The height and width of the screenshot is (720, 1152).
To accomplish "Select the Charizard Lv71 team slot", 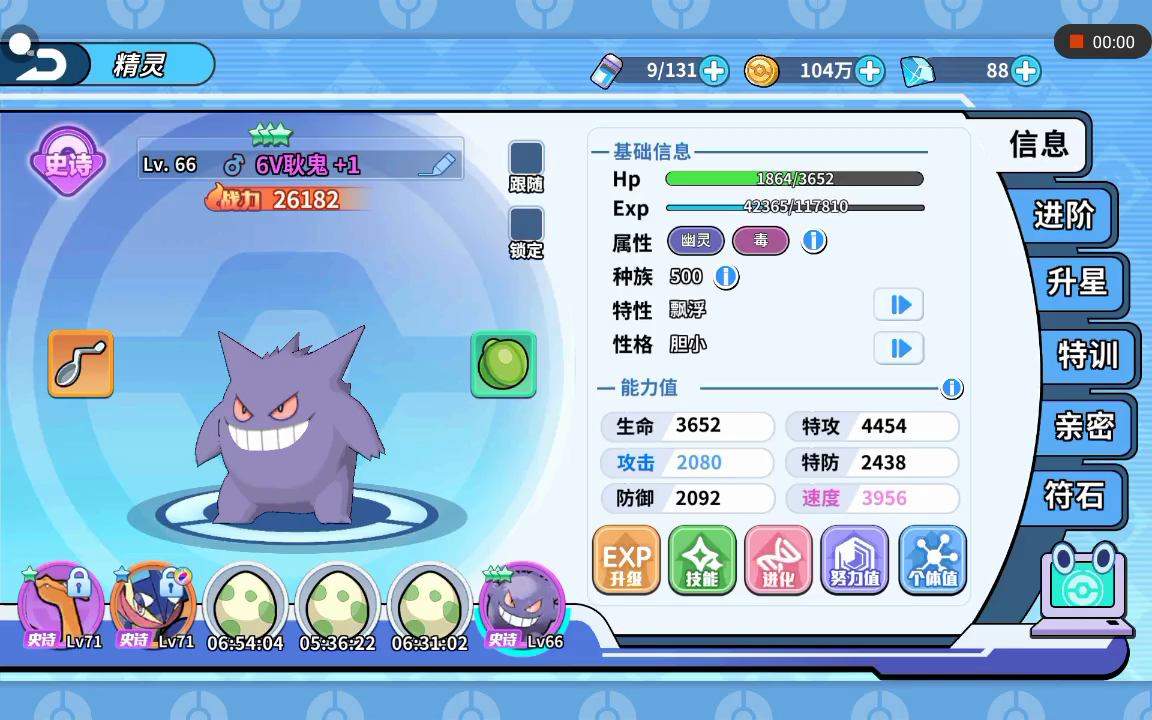I will click(60, 606).
